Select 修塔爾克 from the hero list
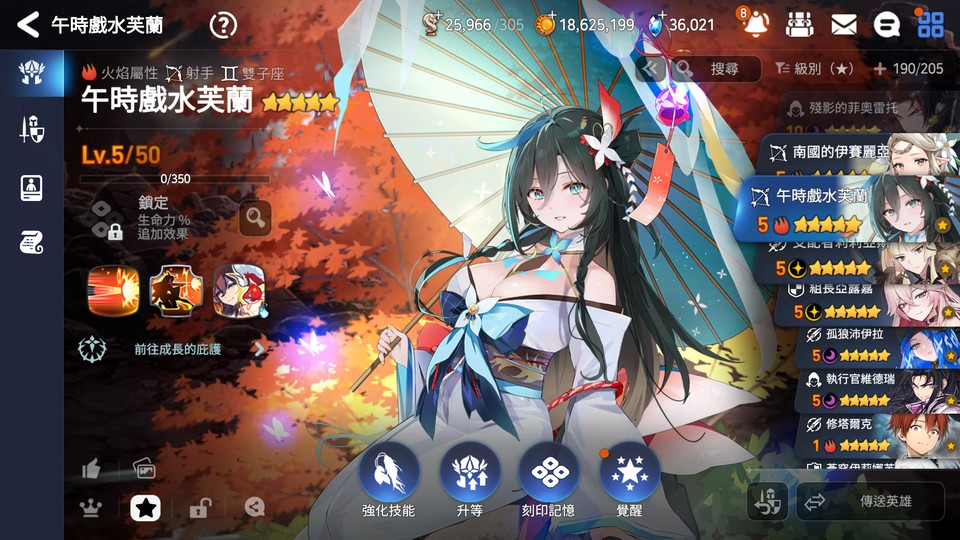Image resolution: width=960 pixels, height=540 pixels. 870,434
